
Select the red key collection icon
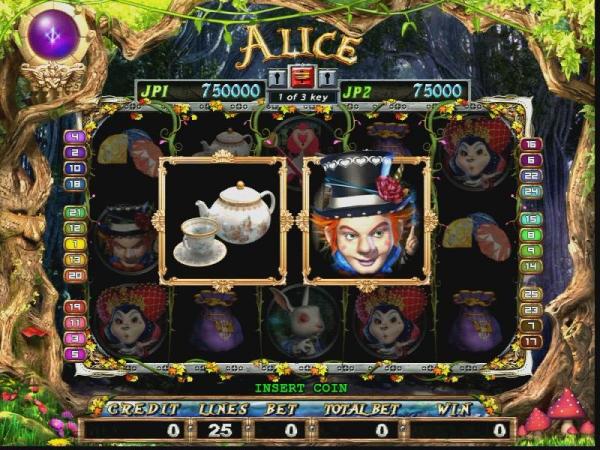(301, 77)
